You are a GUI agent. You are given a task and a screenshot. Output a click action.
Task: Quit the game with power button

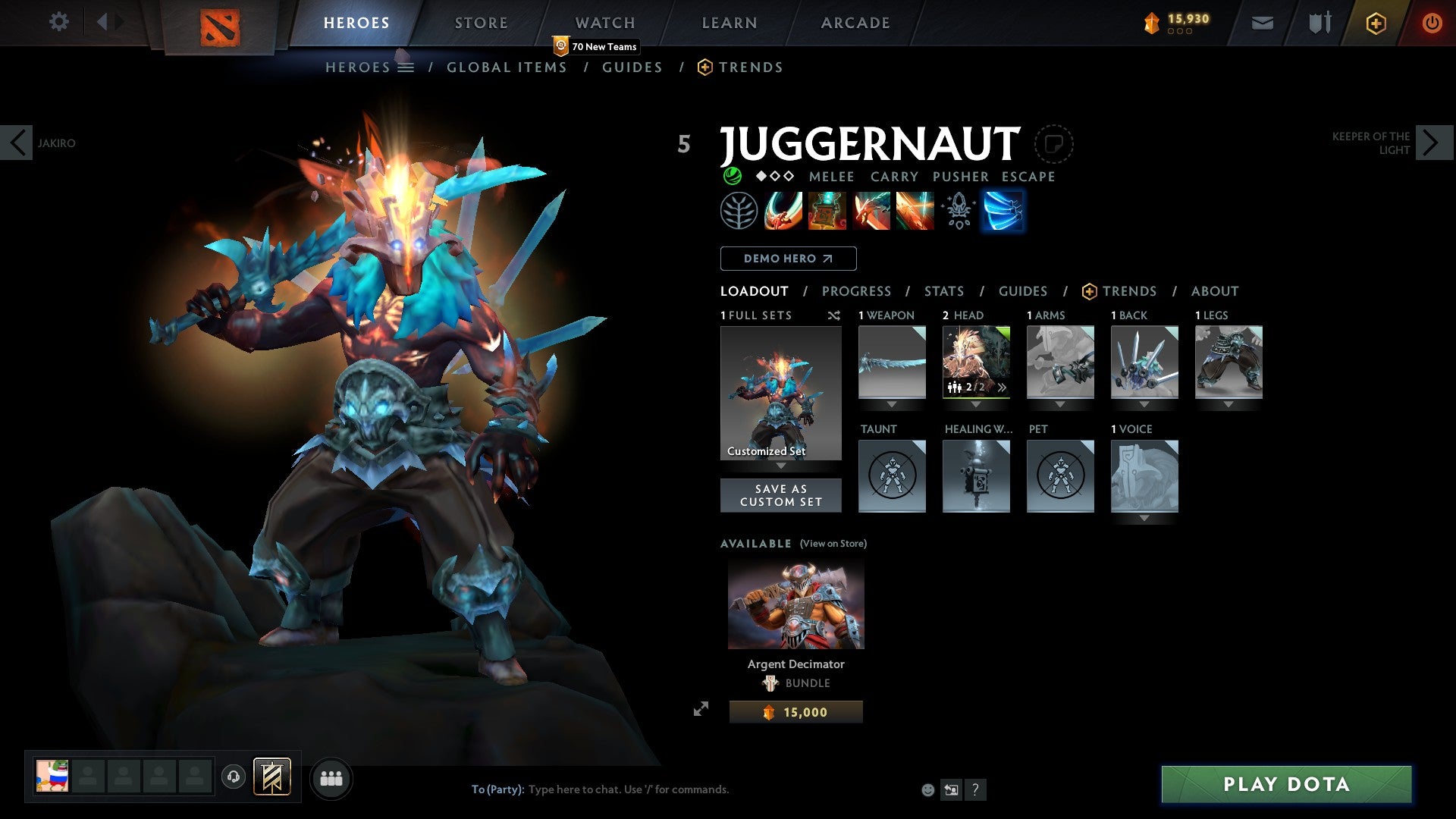point(1431,23)
